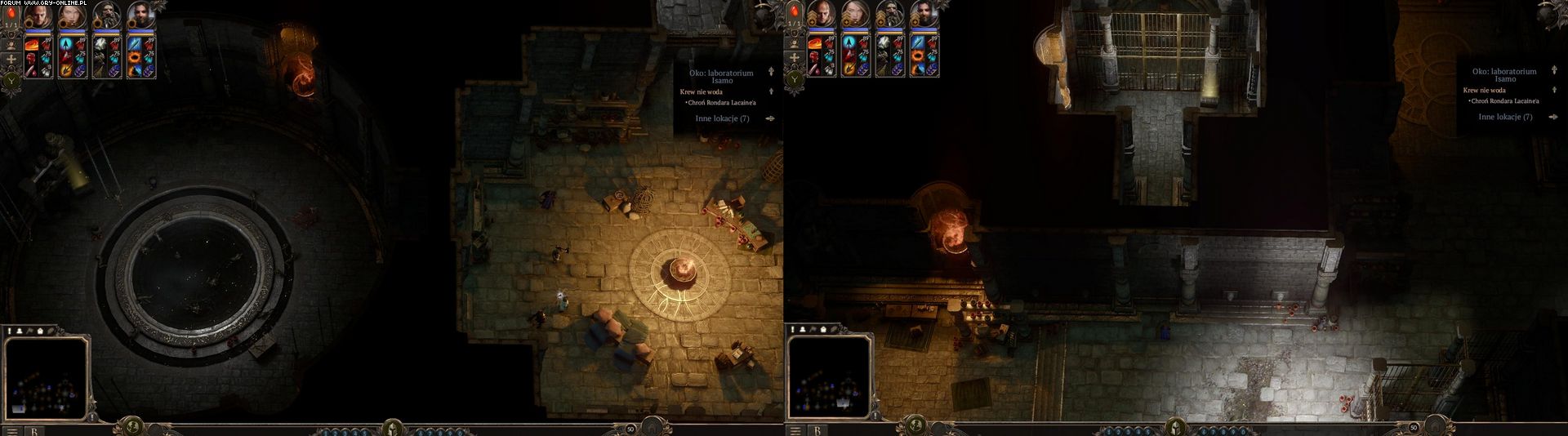
Task: Cast the fire ring spell in left view
Action: click(x=135, y=57)
